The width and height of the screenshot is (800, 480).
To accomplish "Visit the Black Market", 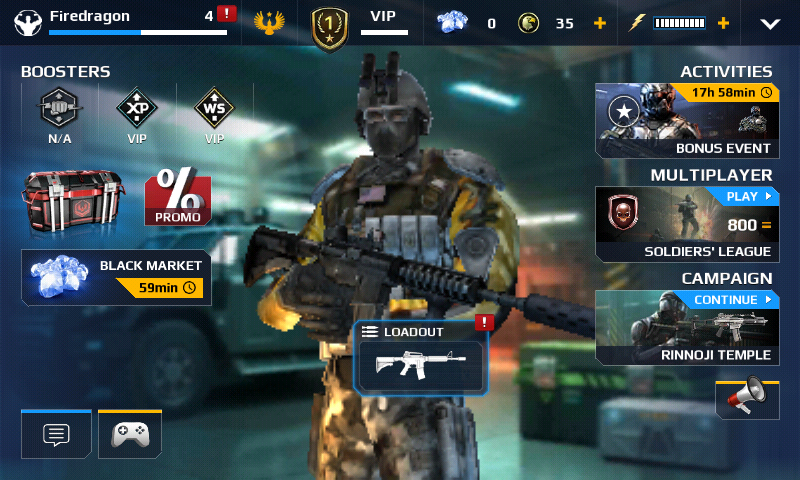I will click(x=116, y=277).
